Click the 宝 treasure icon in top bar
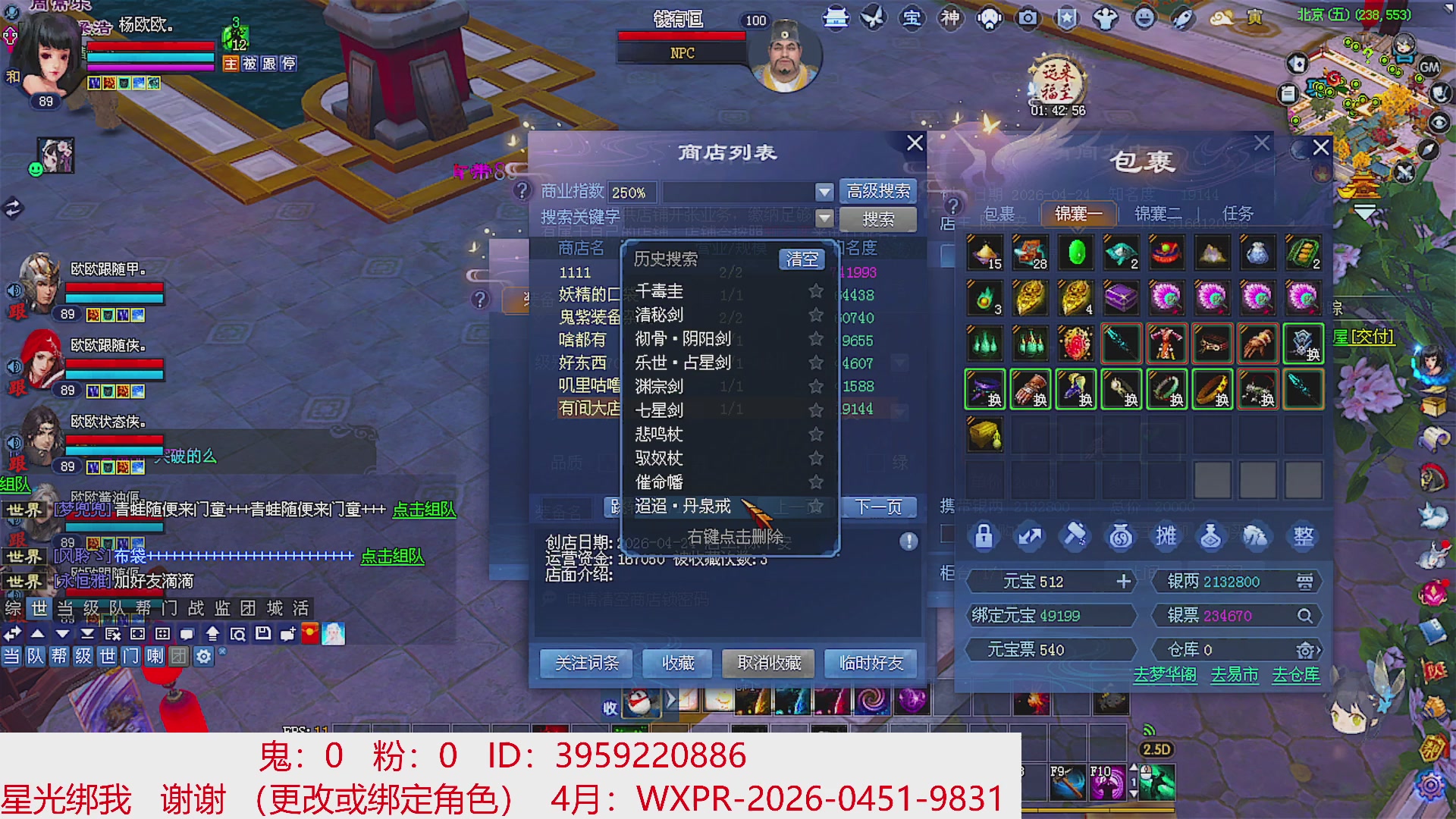 [x=912, y=19]
